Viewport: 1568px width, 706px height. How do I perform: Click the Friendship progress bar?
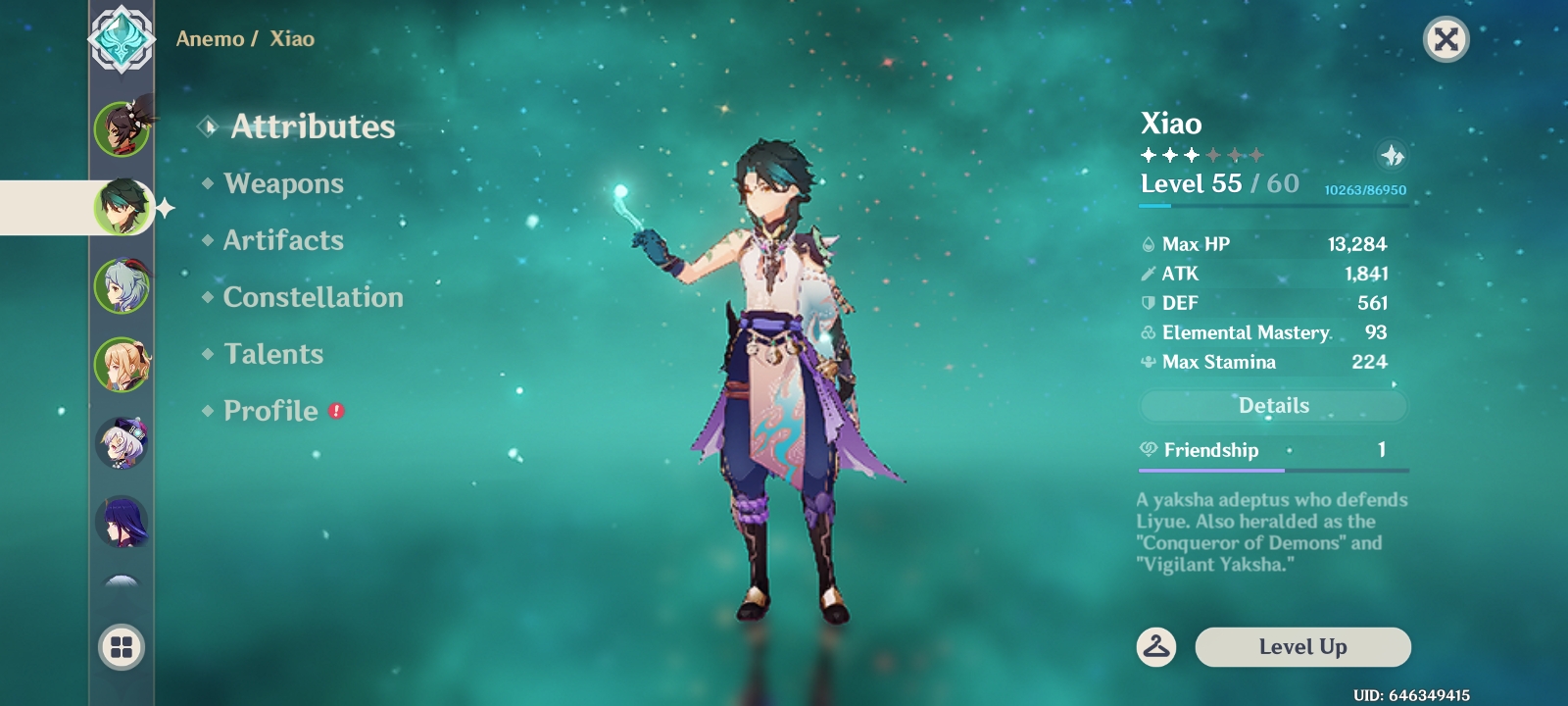tap(1273, 472)
